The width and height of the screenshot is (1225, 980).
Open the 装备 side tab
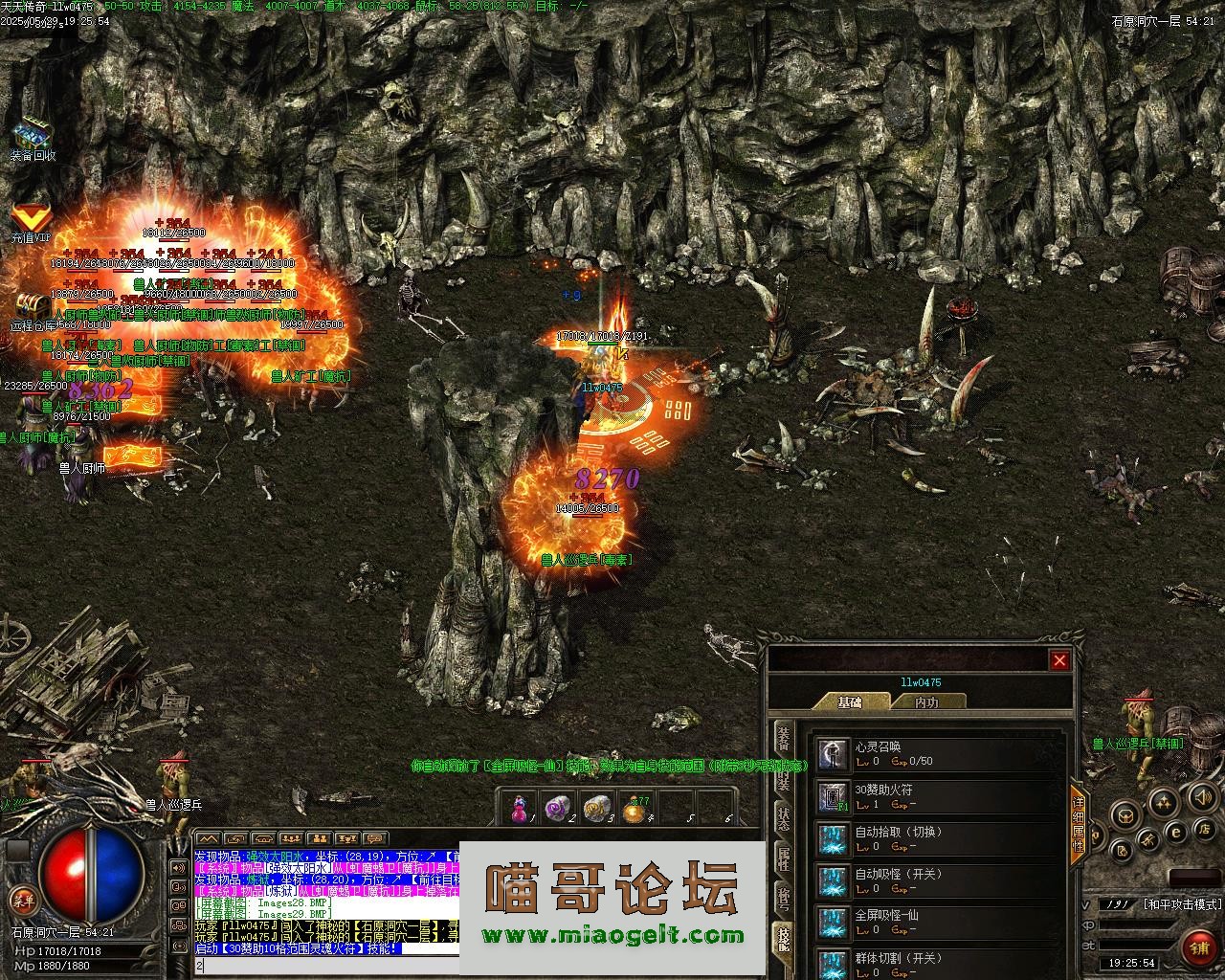783,737
